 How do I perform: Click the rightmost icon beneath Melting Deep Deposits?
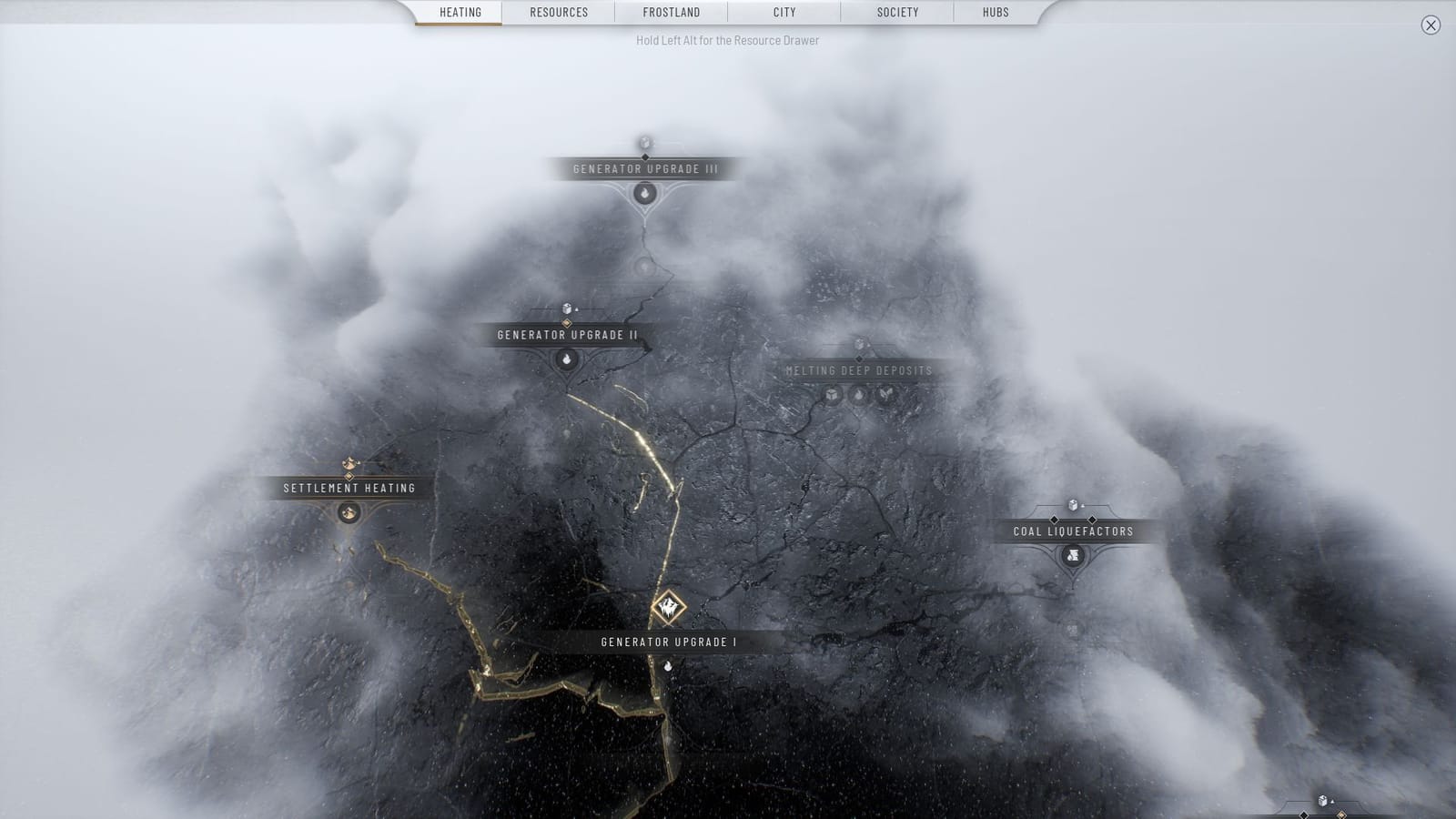885,393
